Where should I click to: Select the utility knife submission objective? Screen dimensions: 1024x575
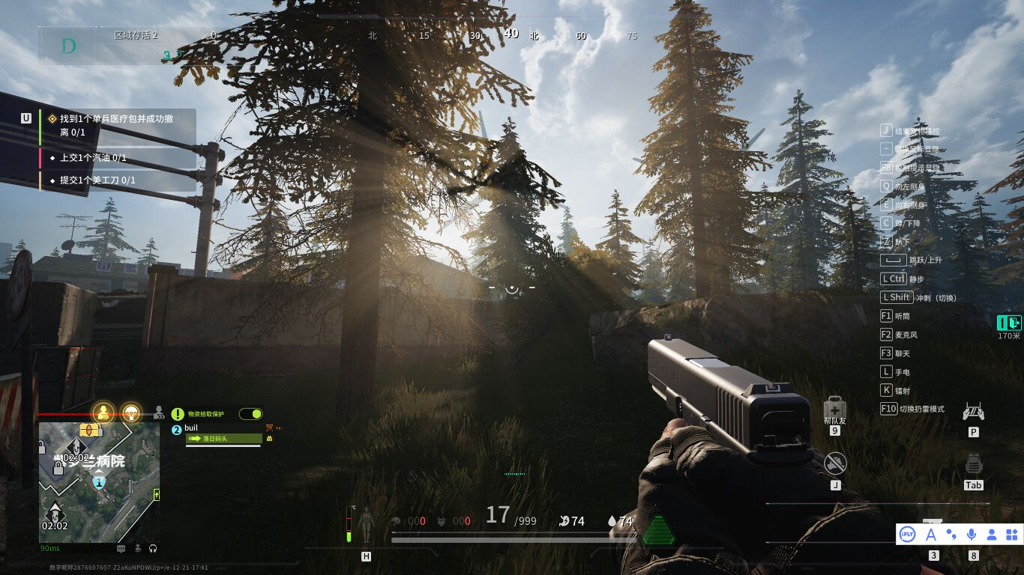coord(97,180)
